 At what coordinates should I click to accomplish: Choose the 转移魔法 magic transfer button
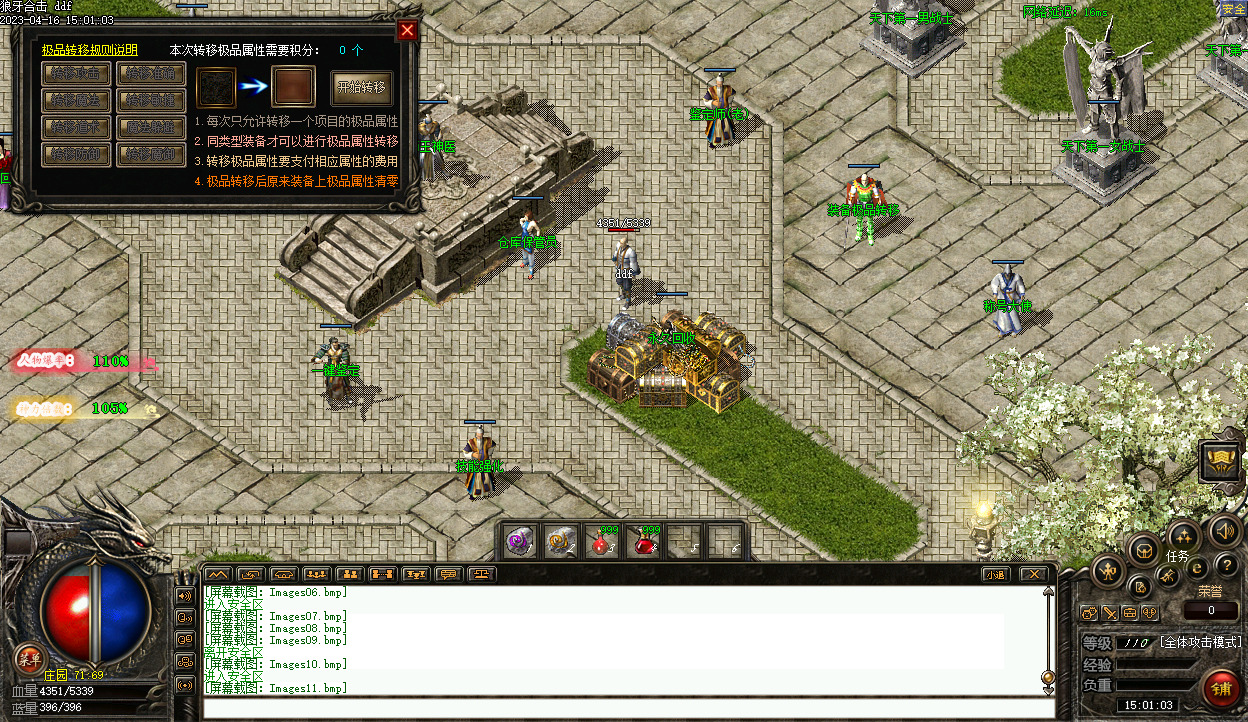point(76,100)
